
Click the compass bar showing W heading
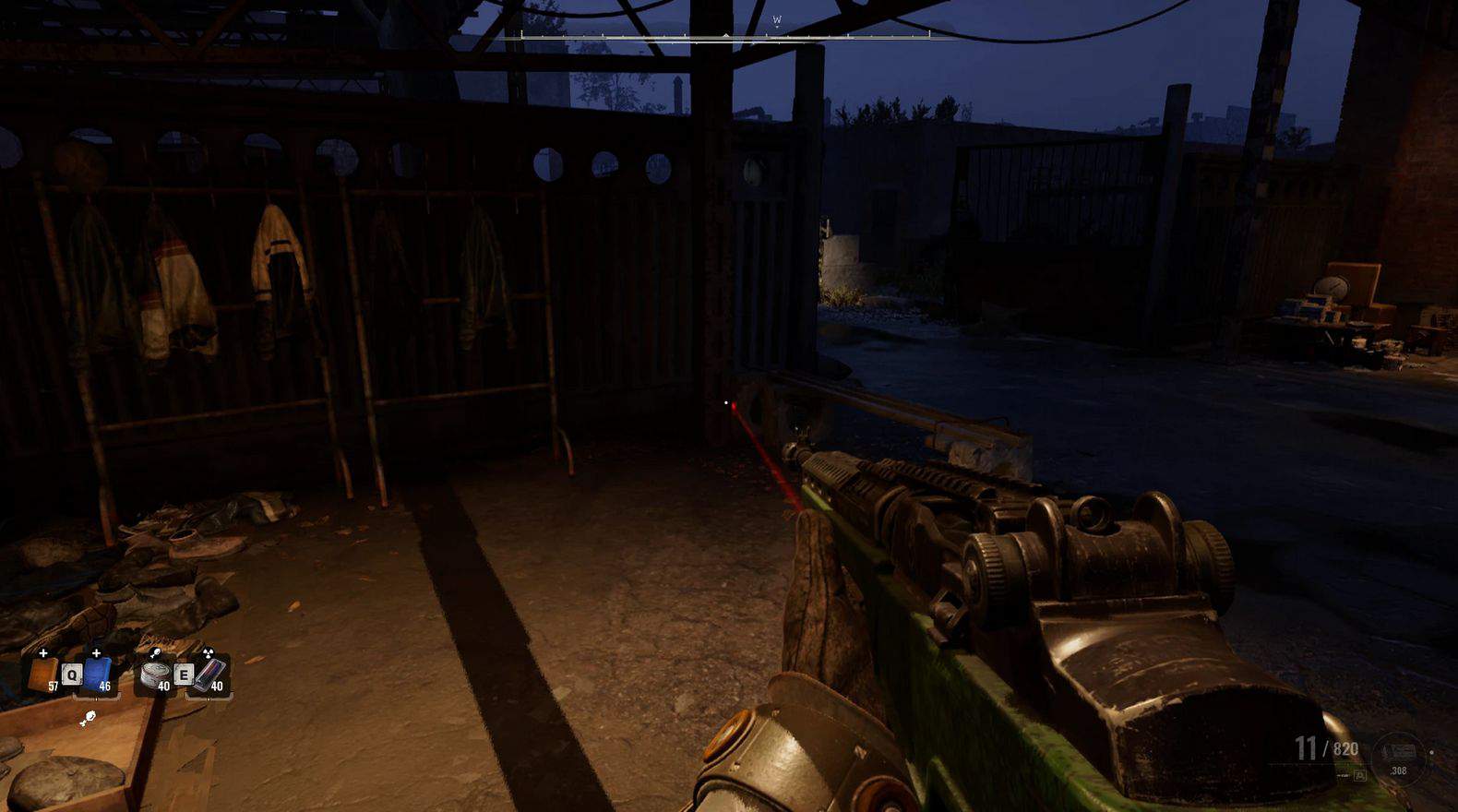[725, 35]
